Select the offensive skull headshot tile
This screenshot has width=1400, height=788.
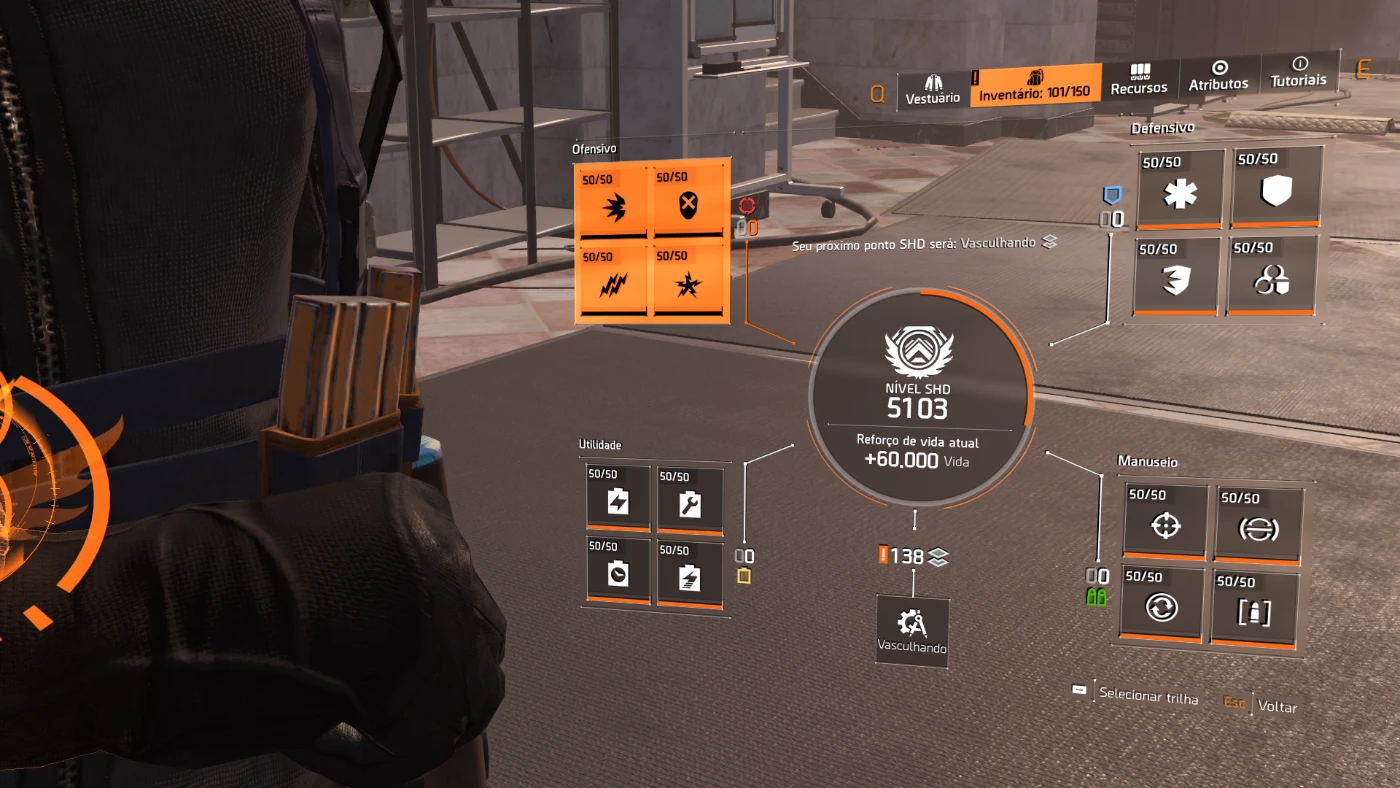click(689, 203)
